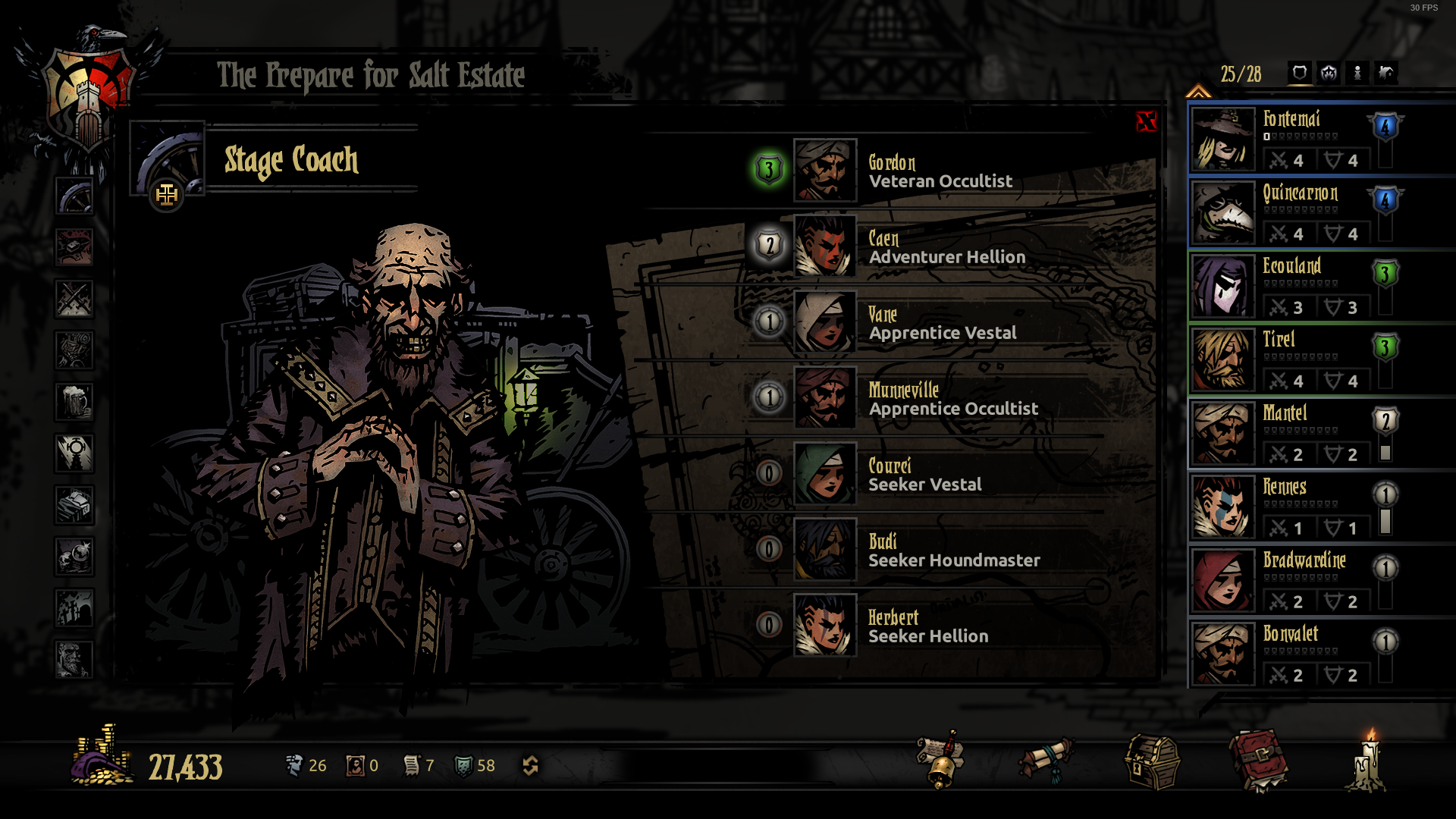Pick Munneville the Apprentice Occultist
Screen dimensions: 1456x819
825,398
